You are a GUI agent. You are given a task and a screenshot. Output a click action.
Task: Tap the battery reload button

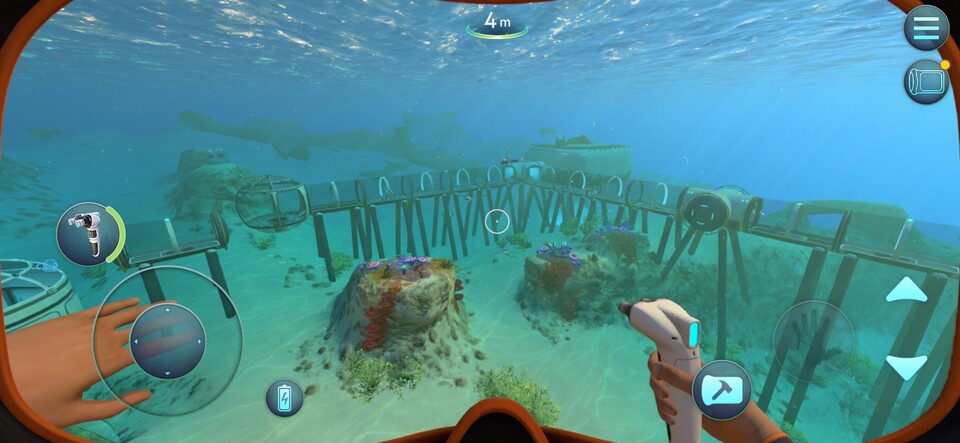click(284, 397)
